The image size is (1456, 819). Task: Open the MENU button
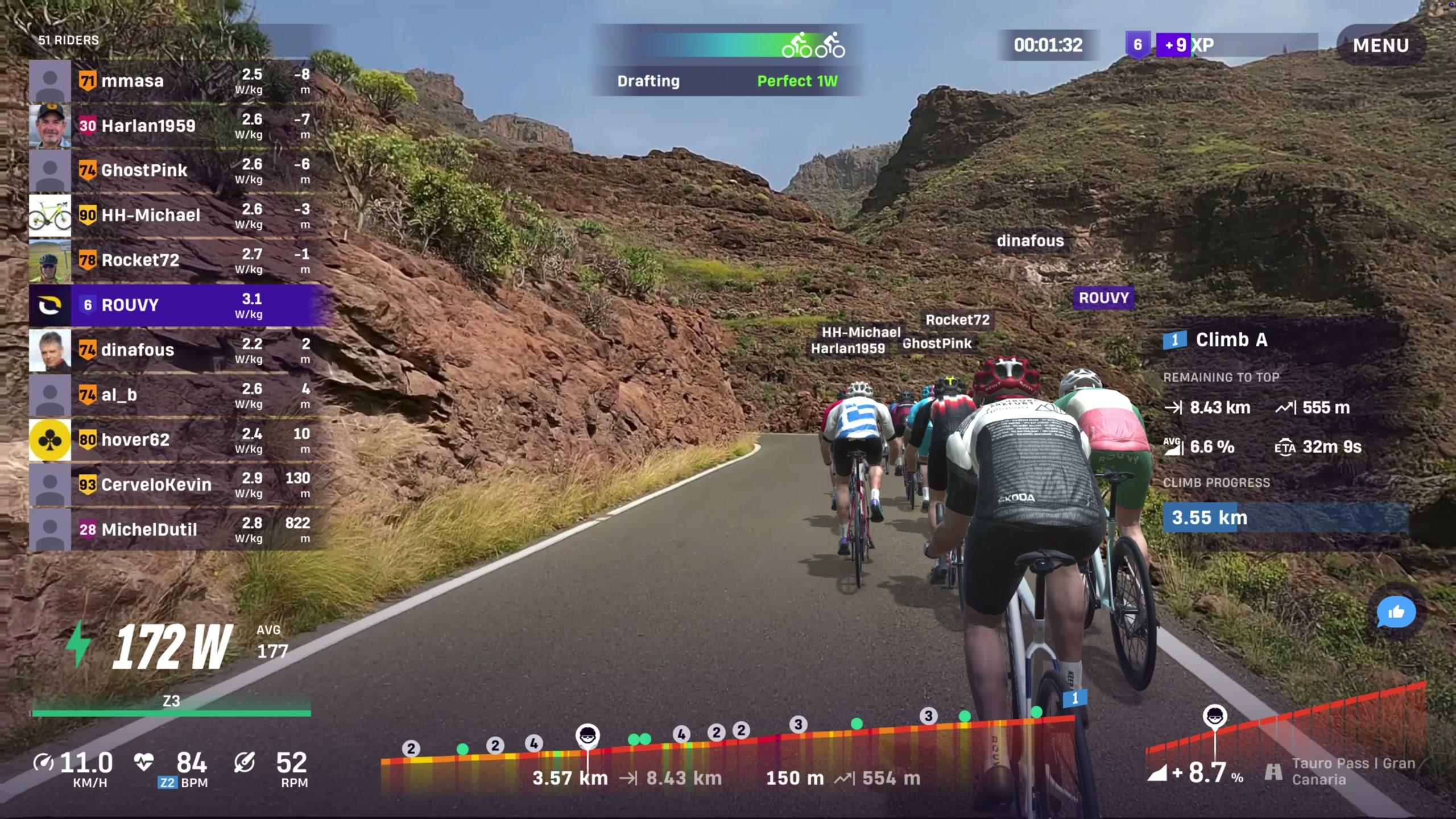click(1380, 45)
